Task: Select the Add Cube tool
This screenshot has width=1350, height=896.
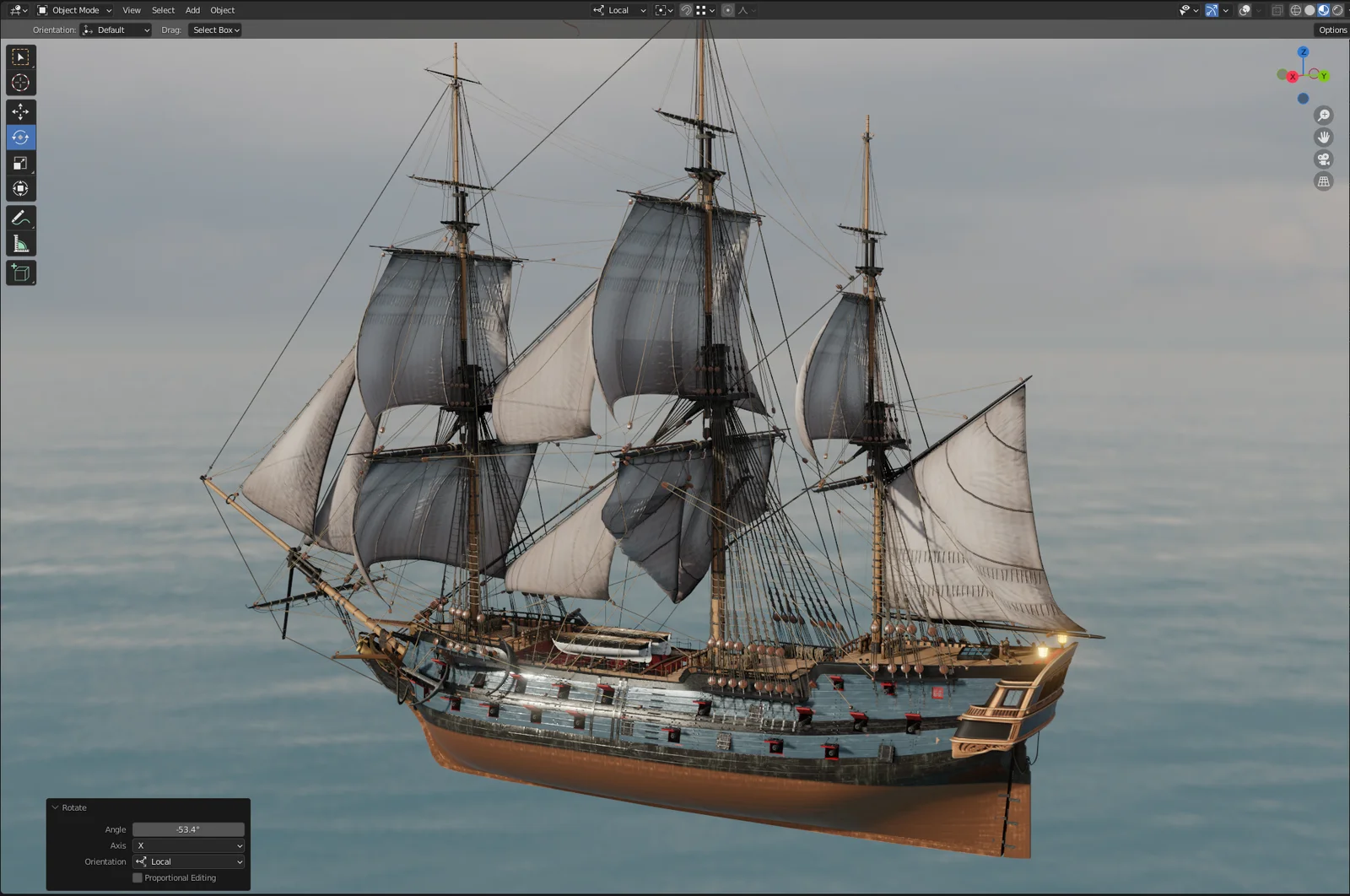Action: pos(20,273)
